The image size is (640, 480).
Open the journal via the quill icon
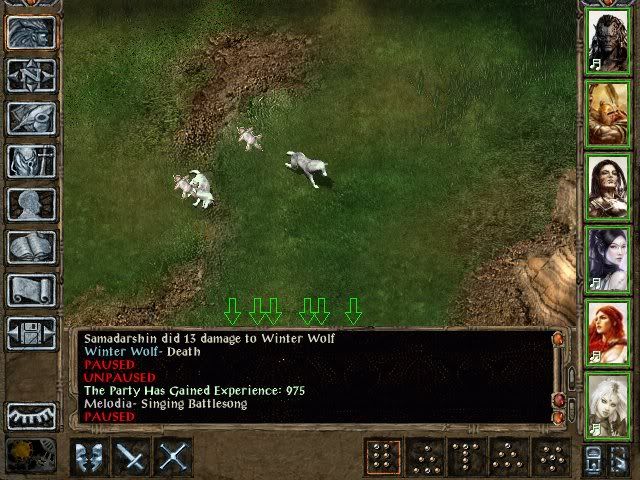click(x=31, y=118)
